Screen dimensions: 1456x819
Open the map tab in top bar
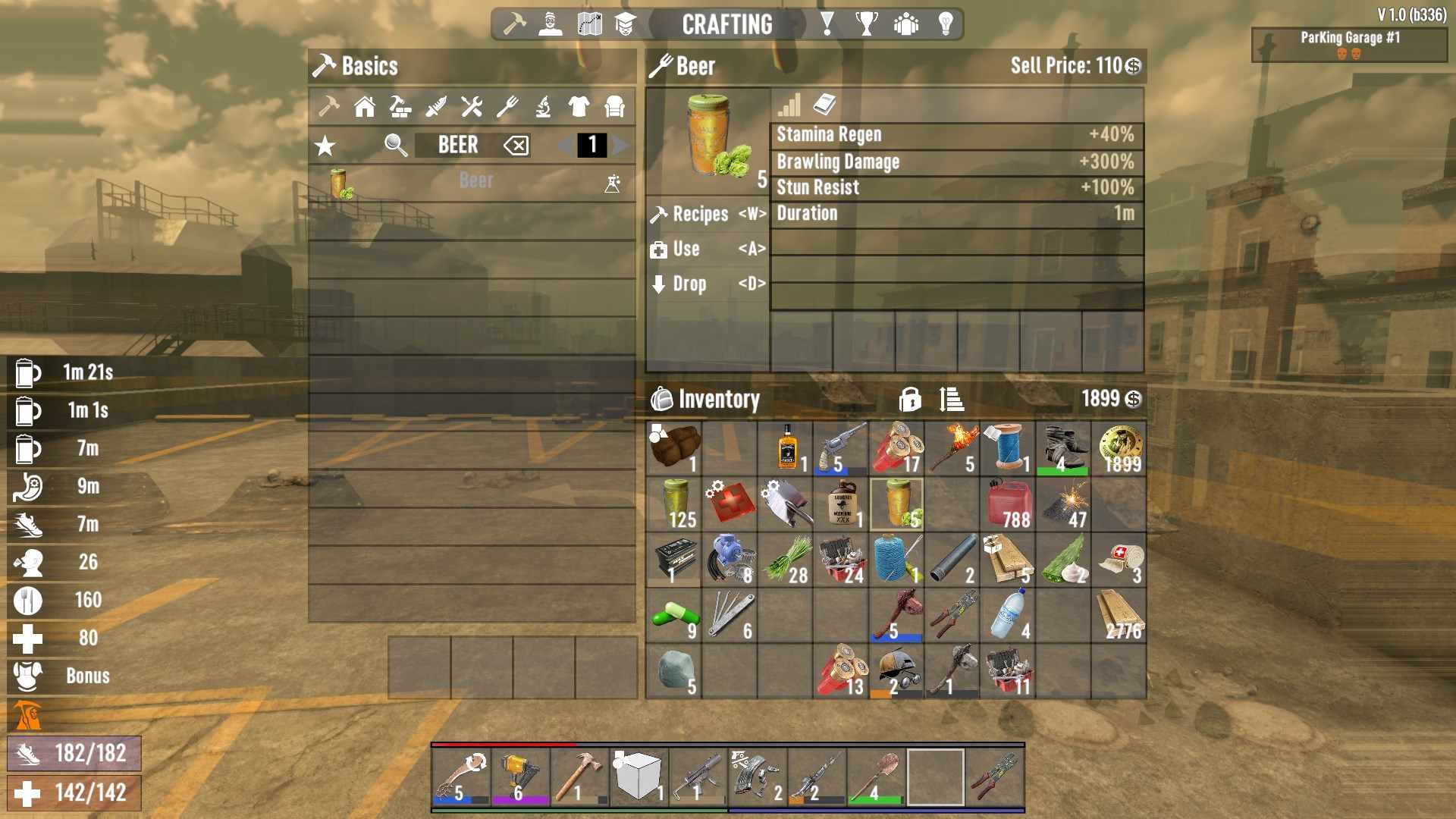(x=589, y=24)
